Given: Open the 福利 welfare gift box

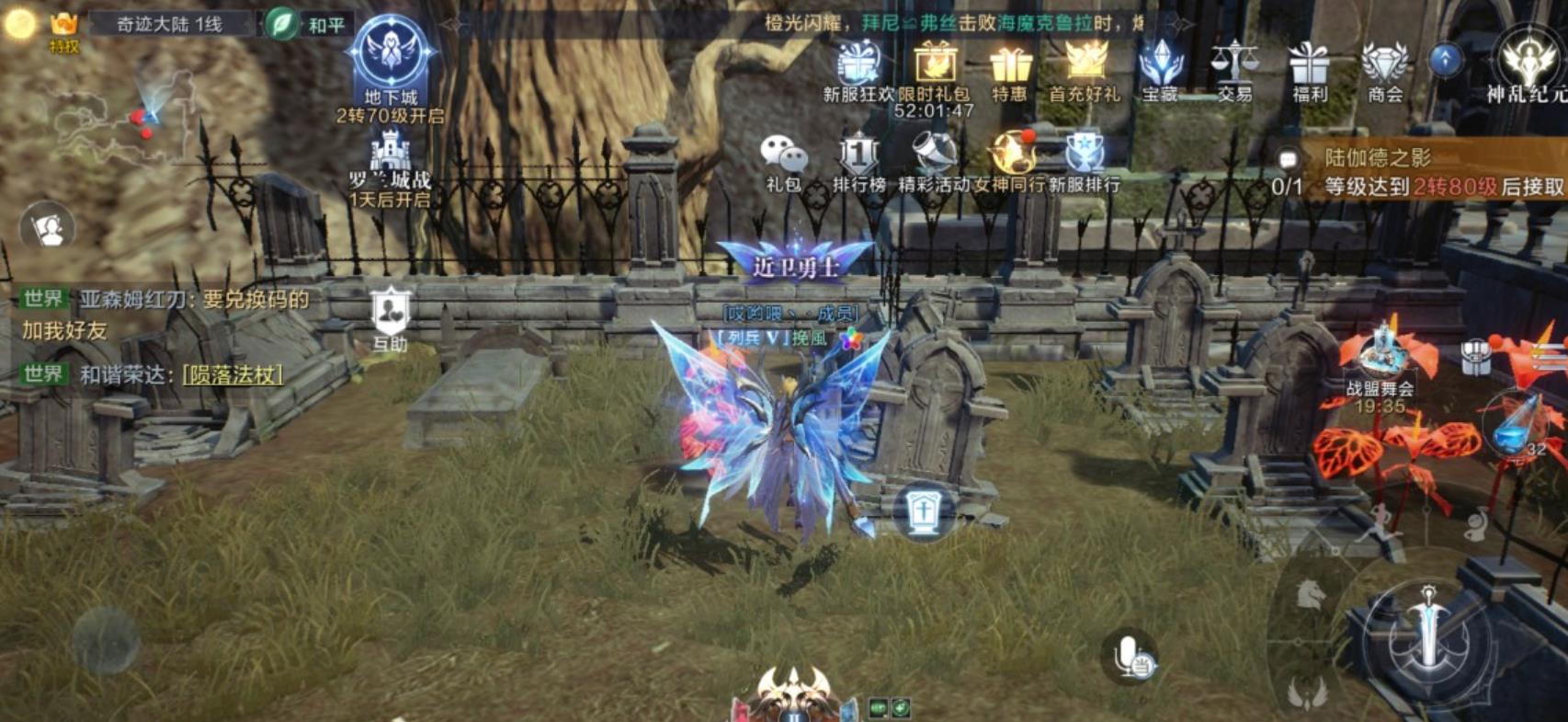Looking at the screenshot, I should pos(1310,69).
